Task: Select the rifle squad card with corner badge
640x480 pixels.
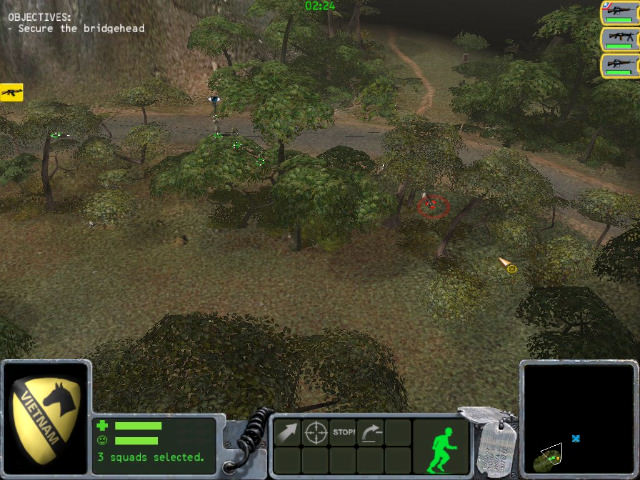Action: [620, 14]
